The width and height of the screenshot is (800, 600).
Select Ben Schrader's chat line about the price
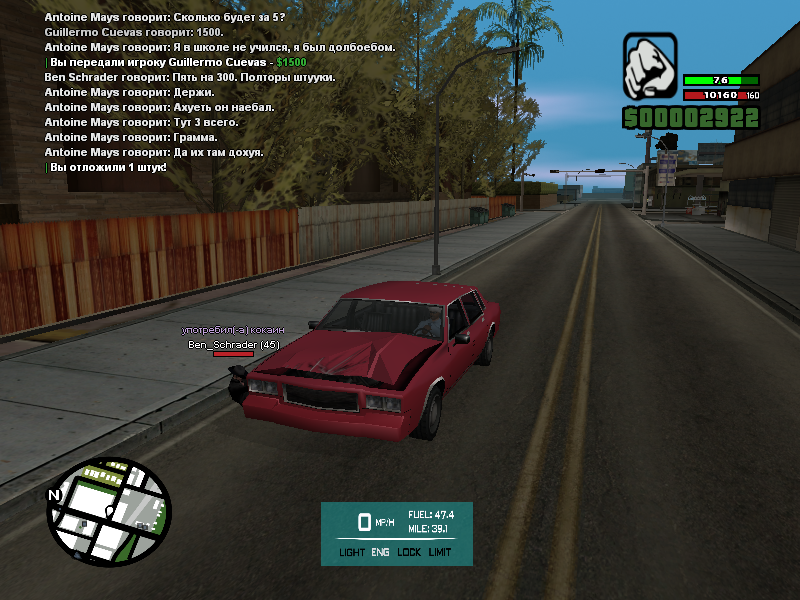(190, 77)
